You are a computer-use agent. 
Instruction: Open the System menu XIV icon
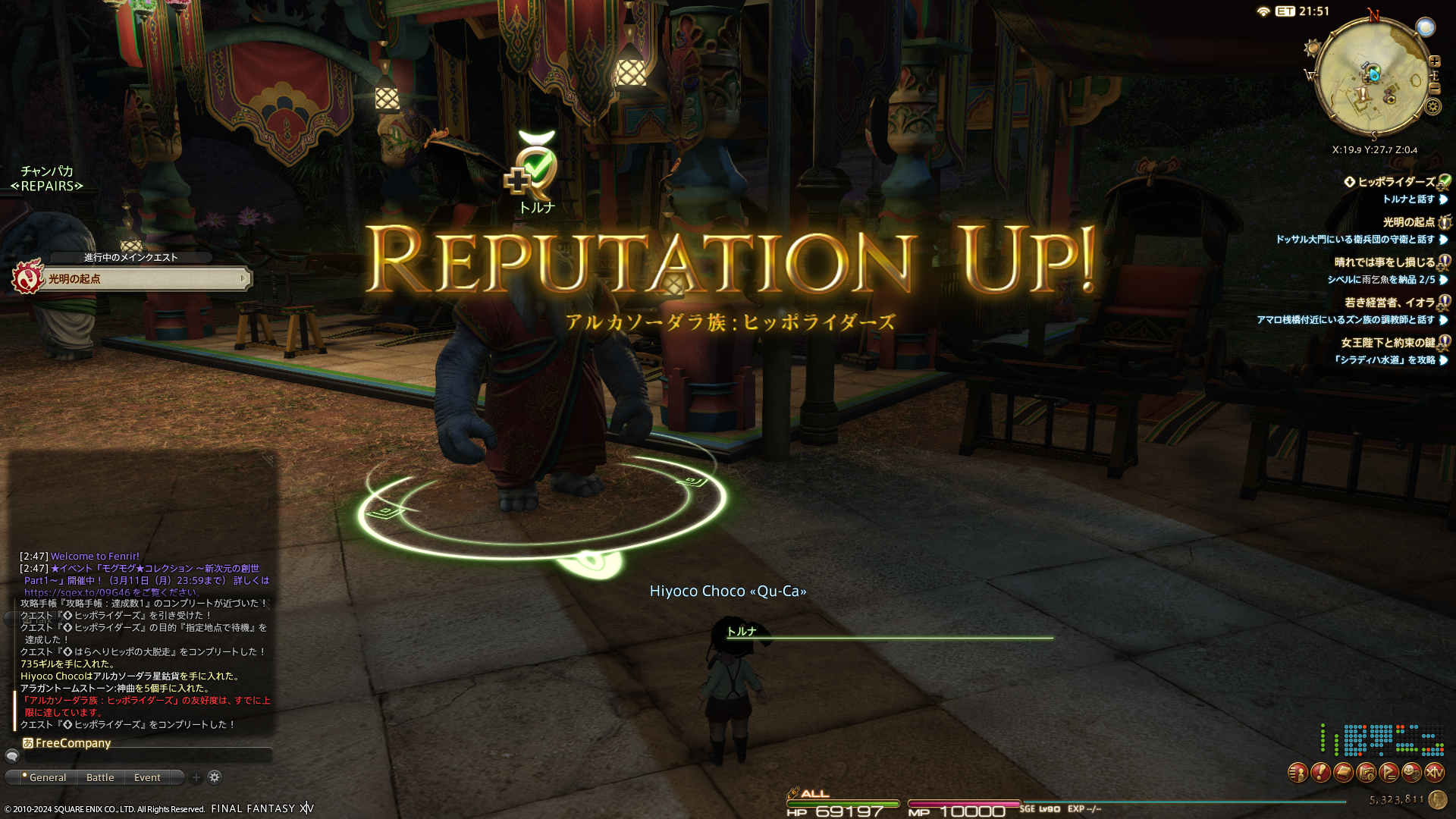pyautogui.click(x=1434, y=773)
